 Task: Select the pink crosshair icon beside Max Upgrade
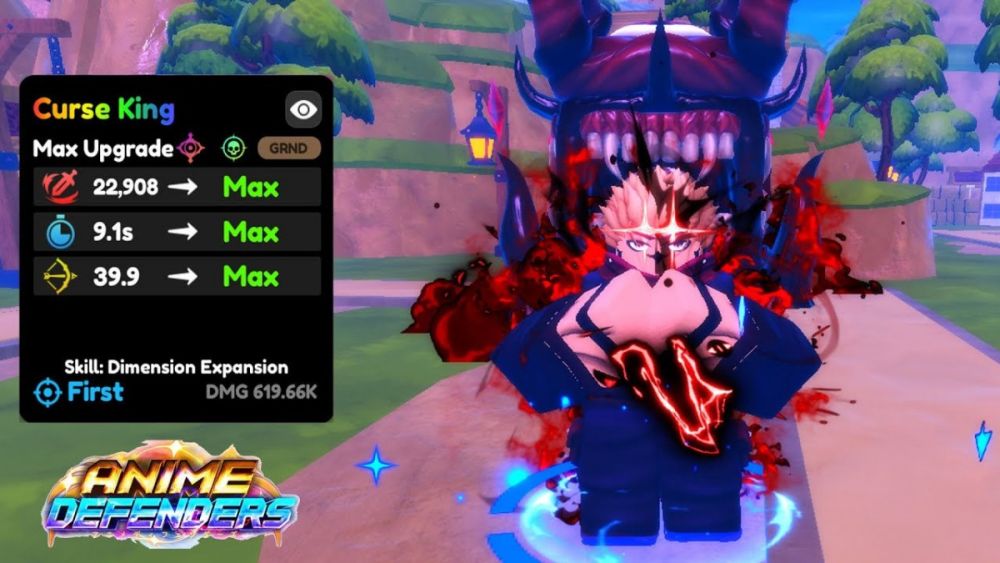click(x=191, y=148)
